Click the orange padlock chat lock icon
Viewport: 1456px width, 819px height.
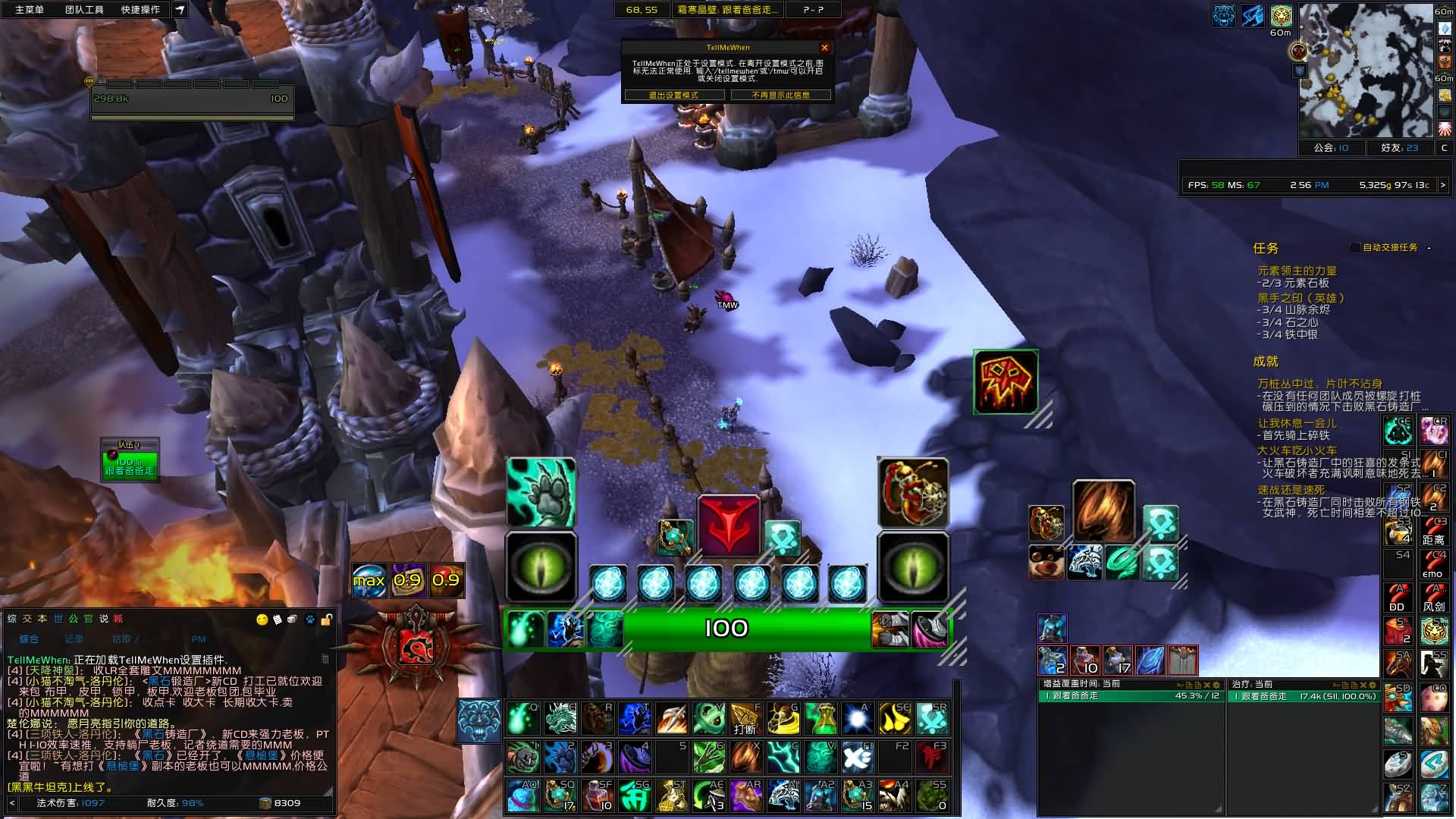326,620
